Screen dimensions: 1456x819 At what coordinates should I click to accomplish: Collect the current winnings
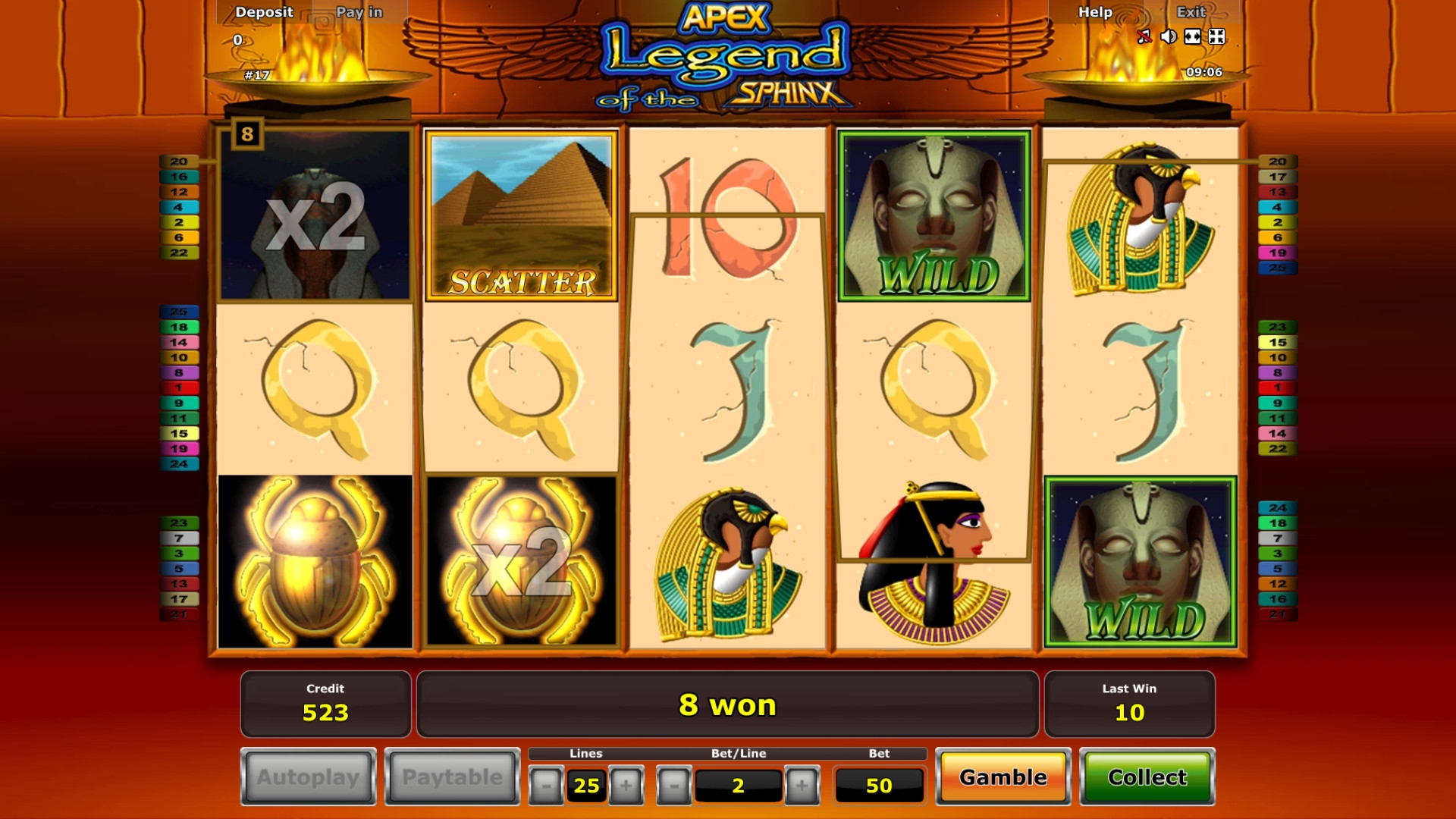1147,777
